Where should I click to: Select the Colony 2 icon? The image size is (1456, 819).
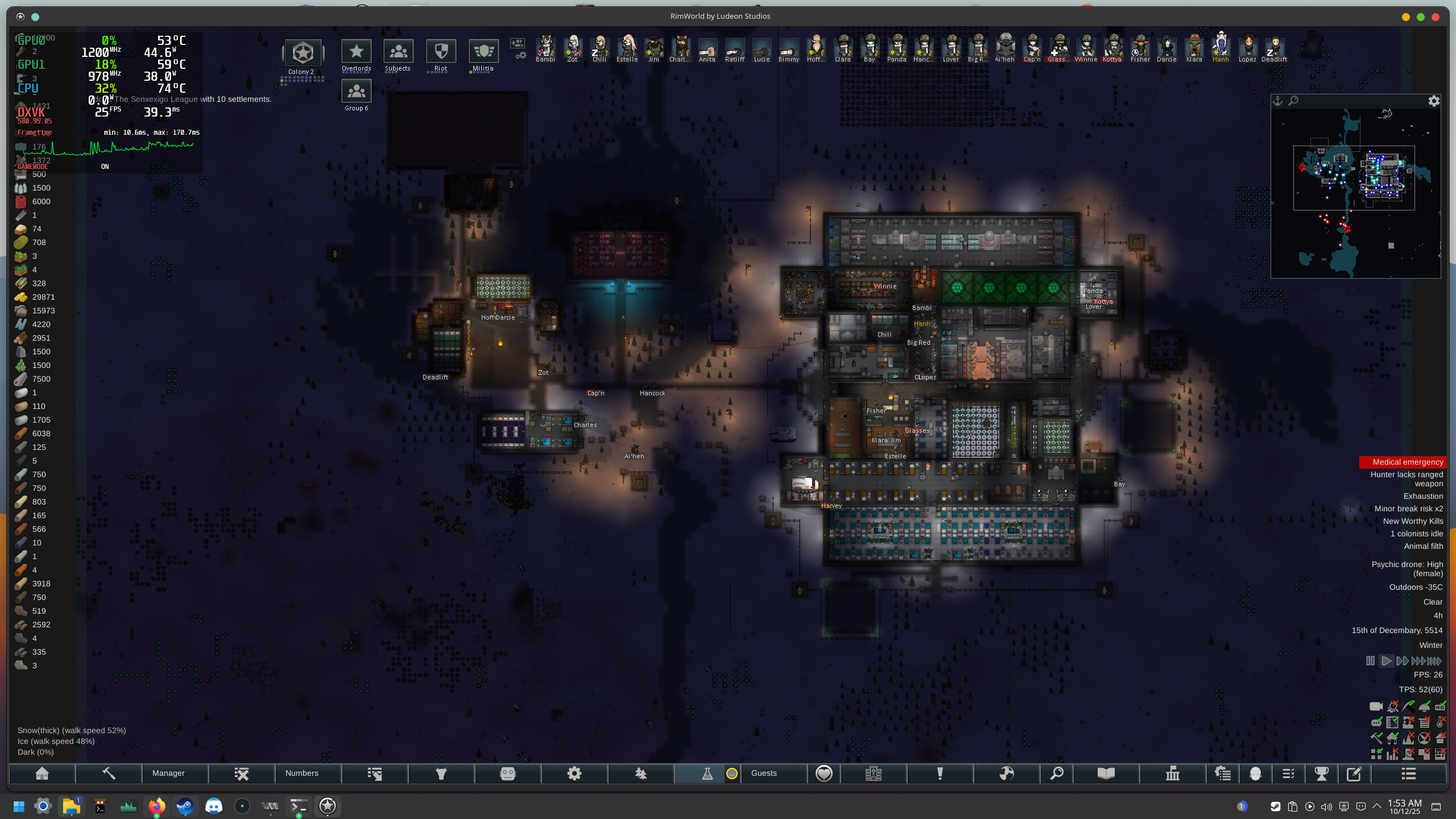coord(303,53)
